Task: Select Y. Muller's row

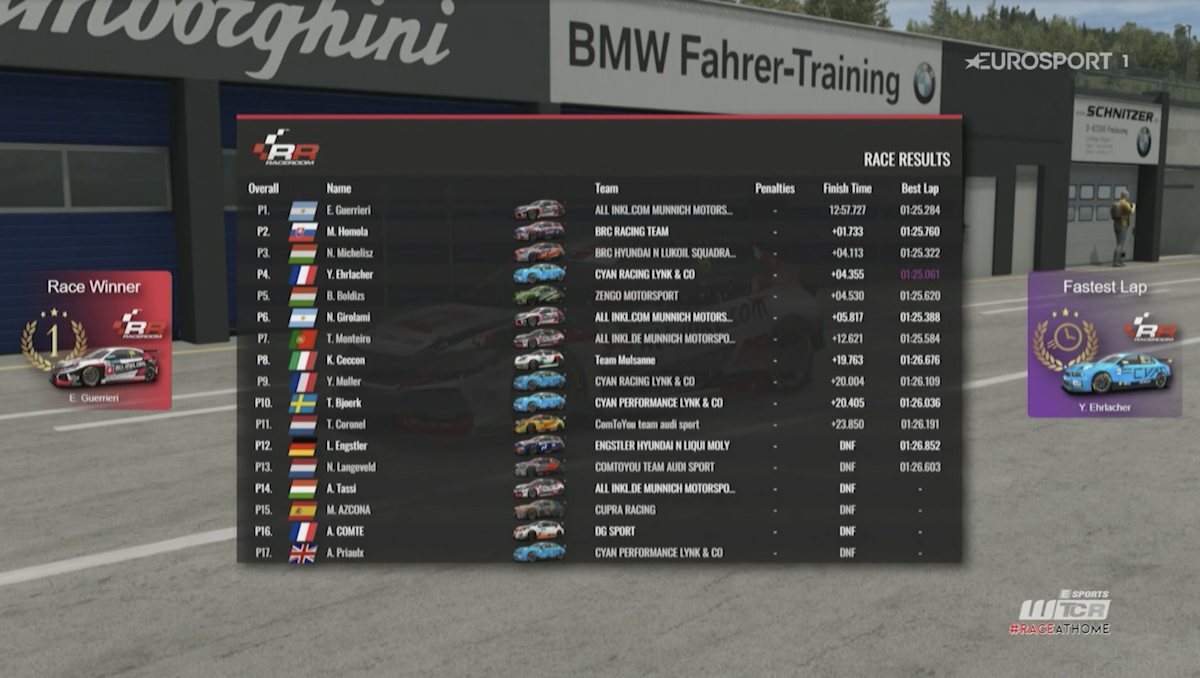Action: point(599,381)
